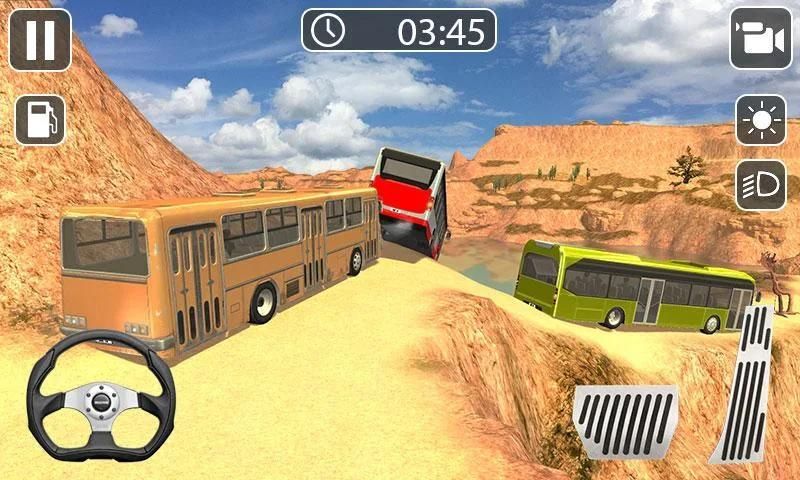Step on the accelerator pedal
800x480 pixels.
click(744, 385)
